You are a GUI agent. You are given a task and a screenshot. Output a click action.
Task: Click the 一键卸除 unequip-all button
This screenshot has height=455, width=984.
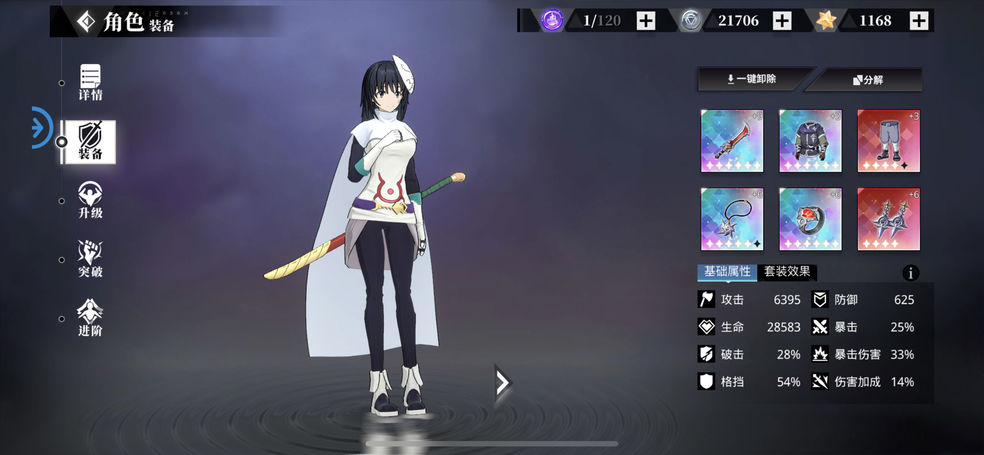point(752,79)
